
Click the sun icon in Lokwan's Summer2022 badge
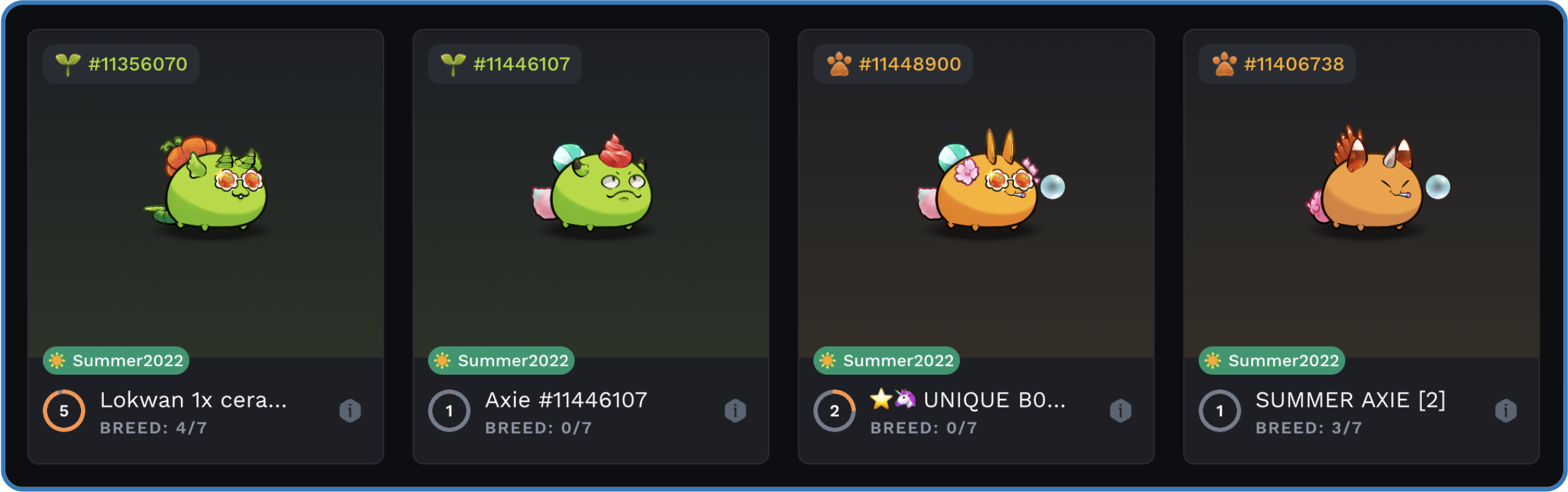(58, 361)
